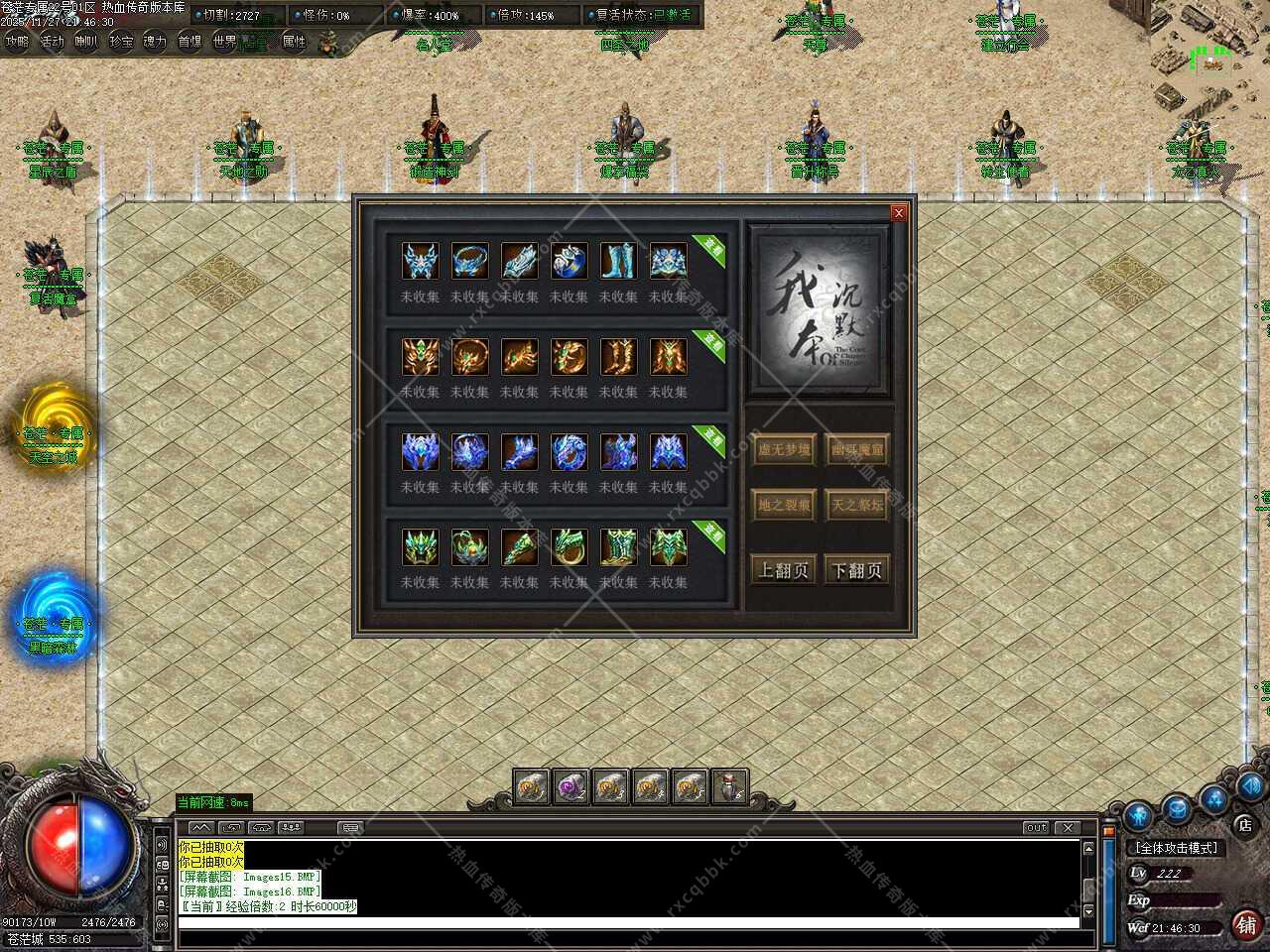Close the equipment collection panel
This screenshot has height=952, width=1270.
click(x=898, y=212)
